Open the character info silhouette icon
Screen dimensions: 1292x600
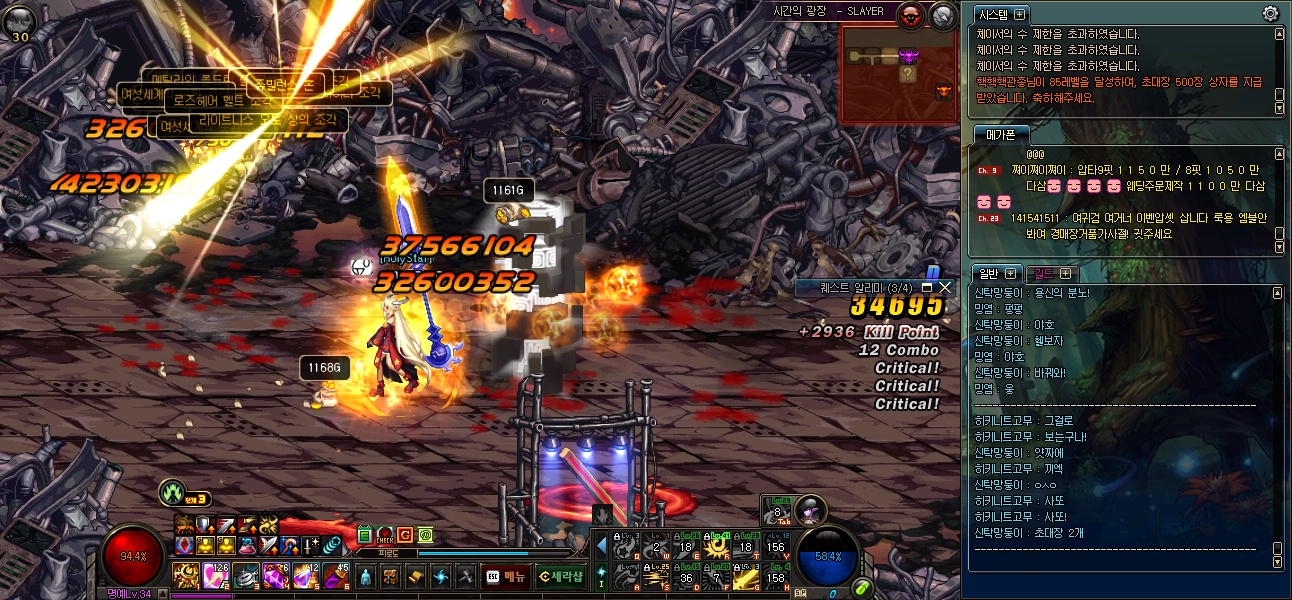[x=367, y=577]
